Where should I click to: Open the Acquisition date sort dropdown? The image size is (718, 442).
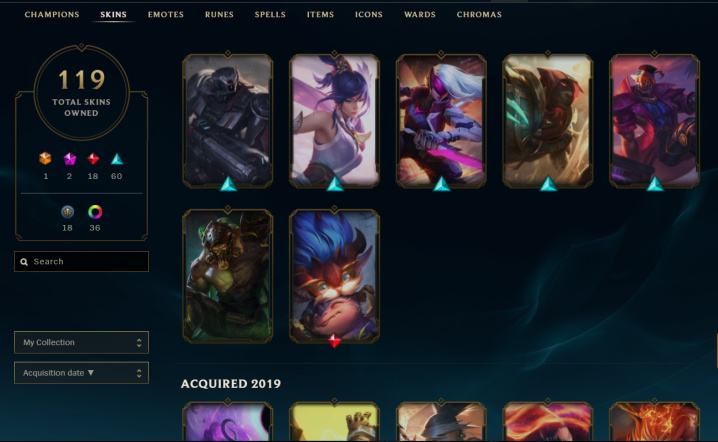coord(82,373)
